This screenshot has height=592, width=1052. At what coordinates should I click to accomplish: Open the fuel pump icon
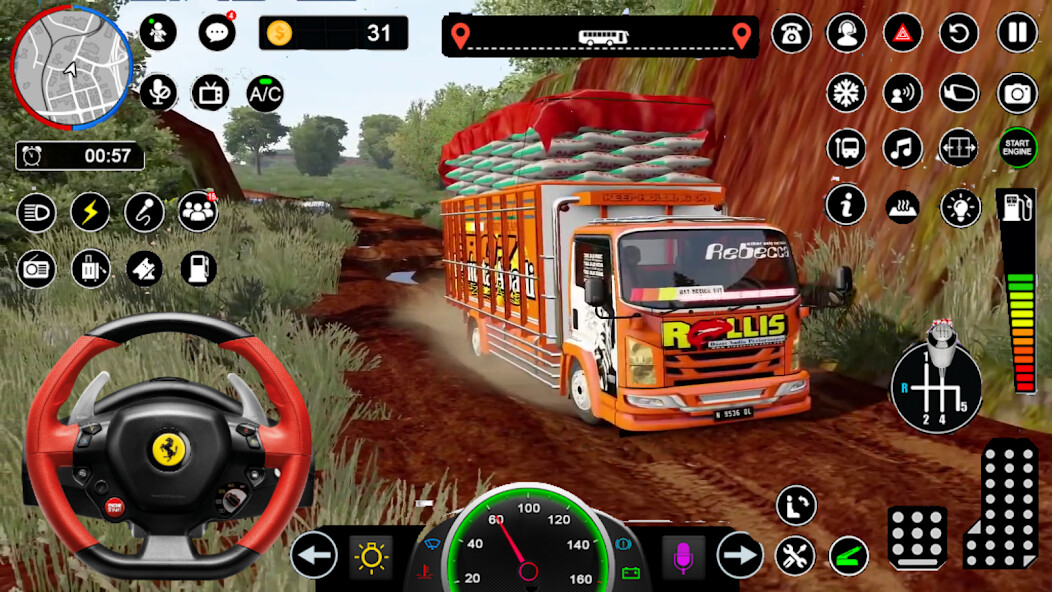[x=198, y=268]
